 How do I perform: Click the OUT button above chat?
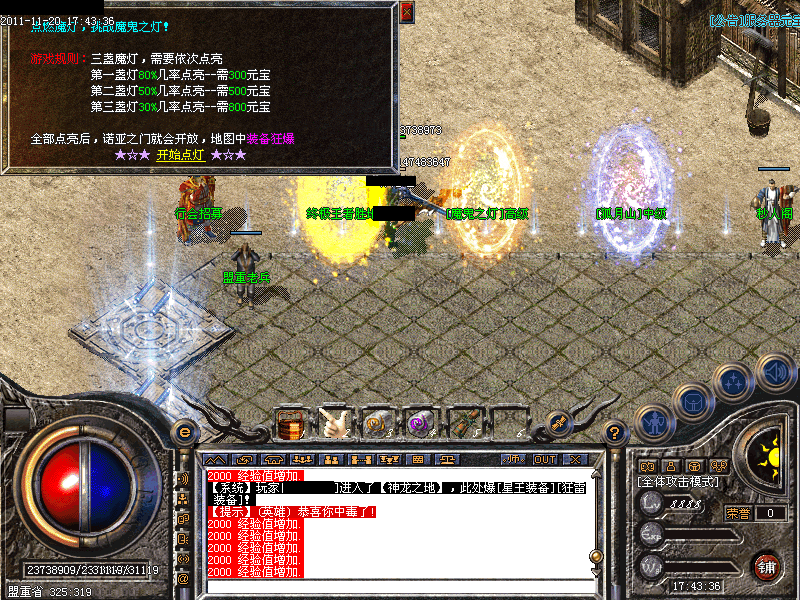tap(545, 459)
